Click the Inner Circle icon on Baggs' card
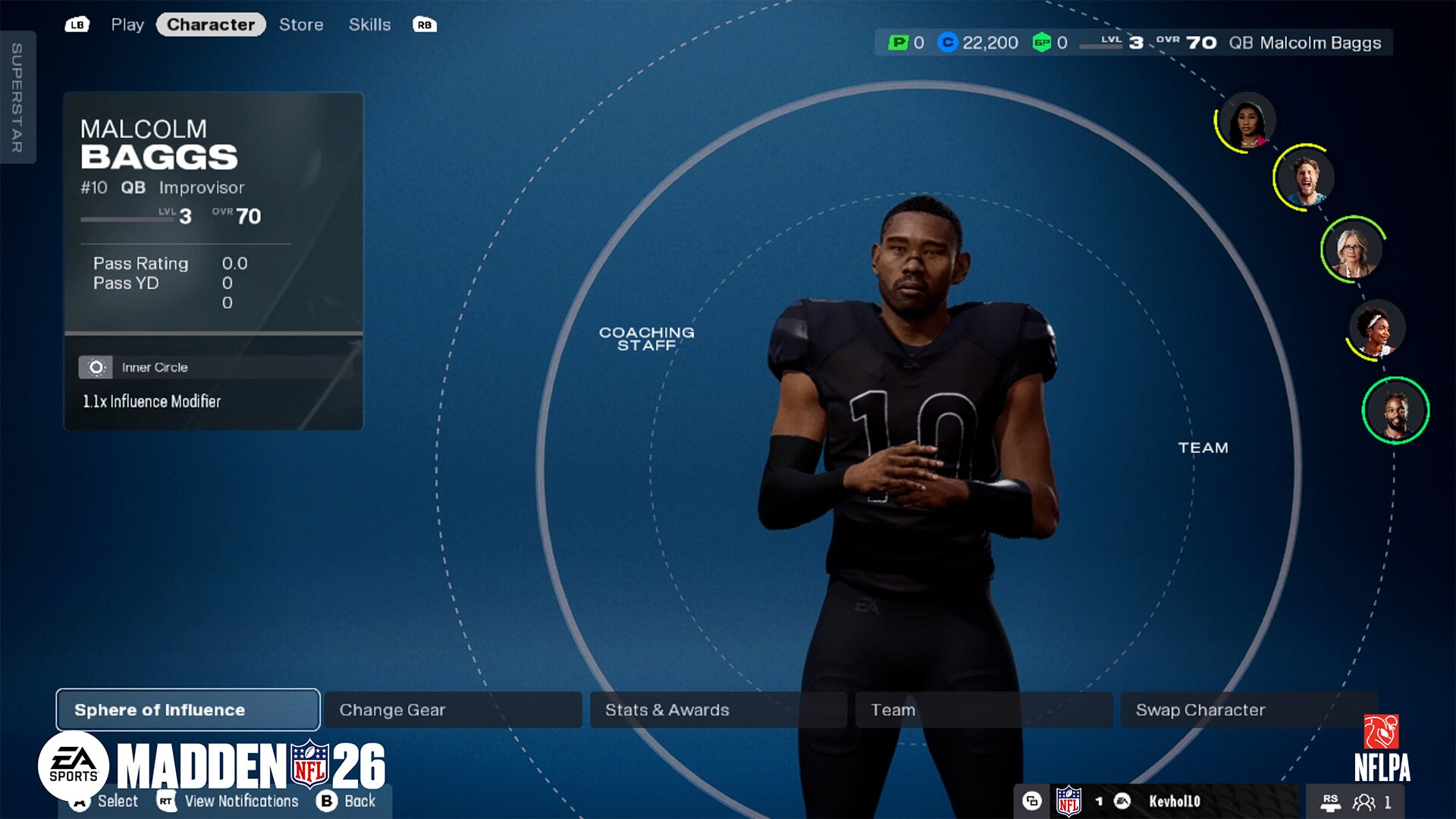The width and height of the screenshot is (1456, 819). pyautogui.click(x=97, y=366)
